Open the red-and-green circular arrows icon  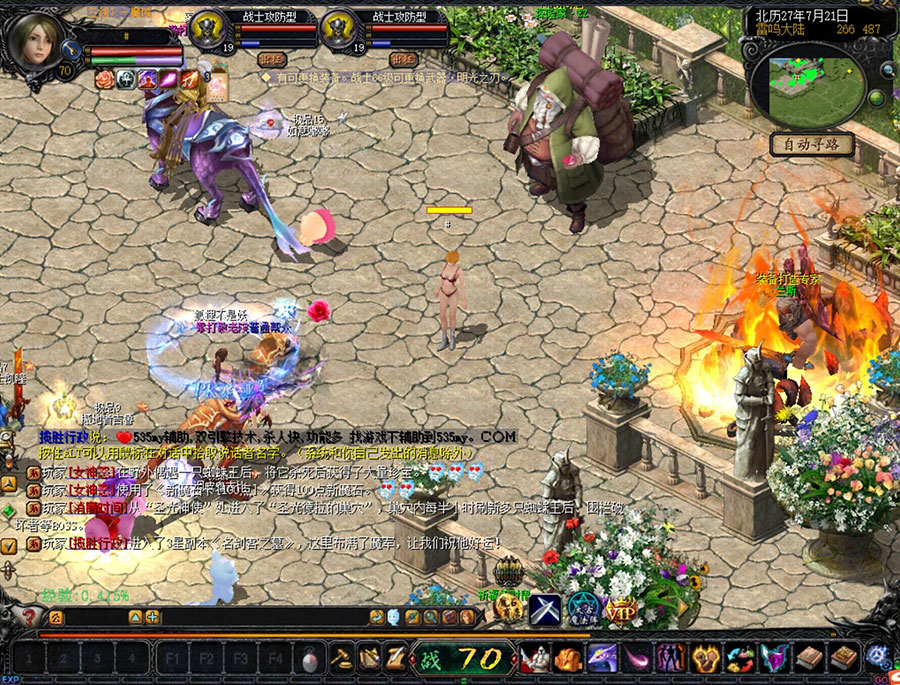[x=740, y=658]
